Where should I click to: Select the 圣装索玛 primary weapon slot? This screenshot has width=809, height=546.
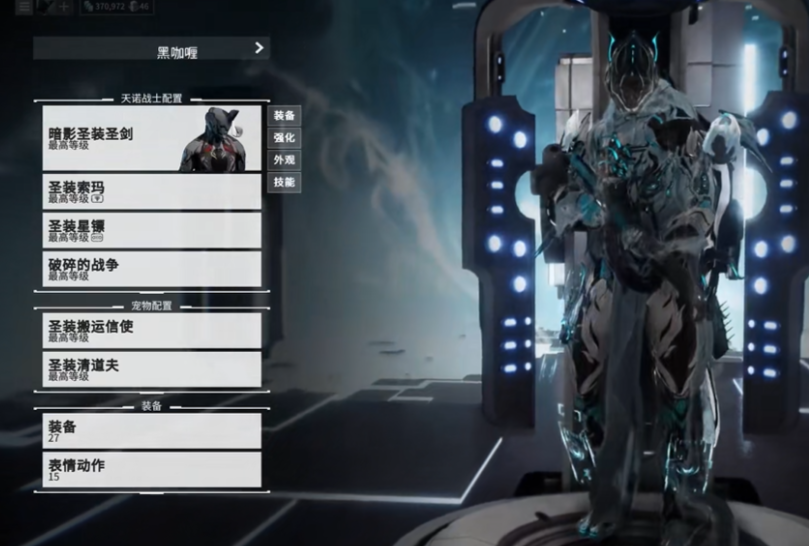[150, 191]
